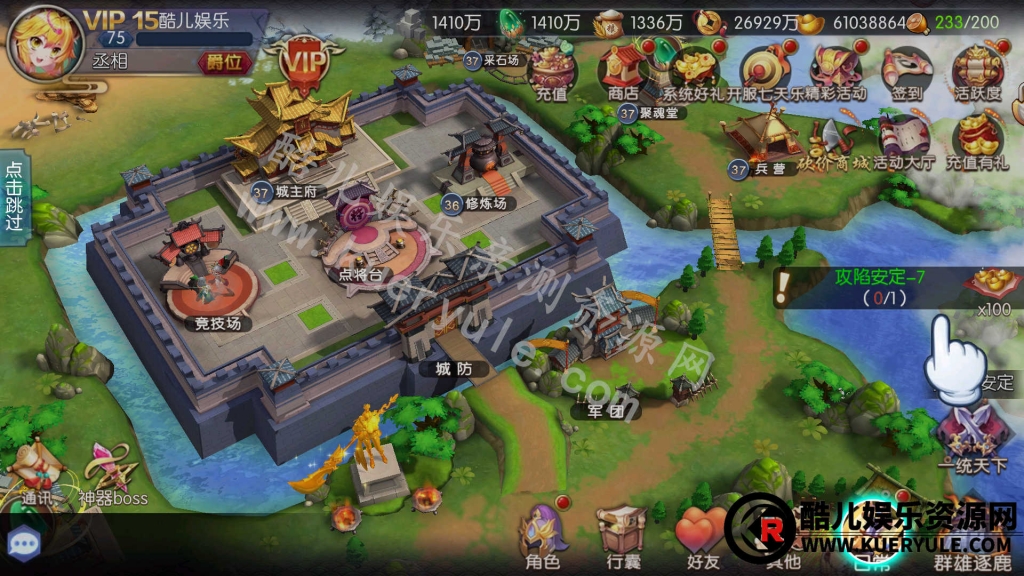The width and height of the screenshot is (1024, 576).
Task: Open the 爵位 title button
Action: pyautogui.click(x=223, y=62)
